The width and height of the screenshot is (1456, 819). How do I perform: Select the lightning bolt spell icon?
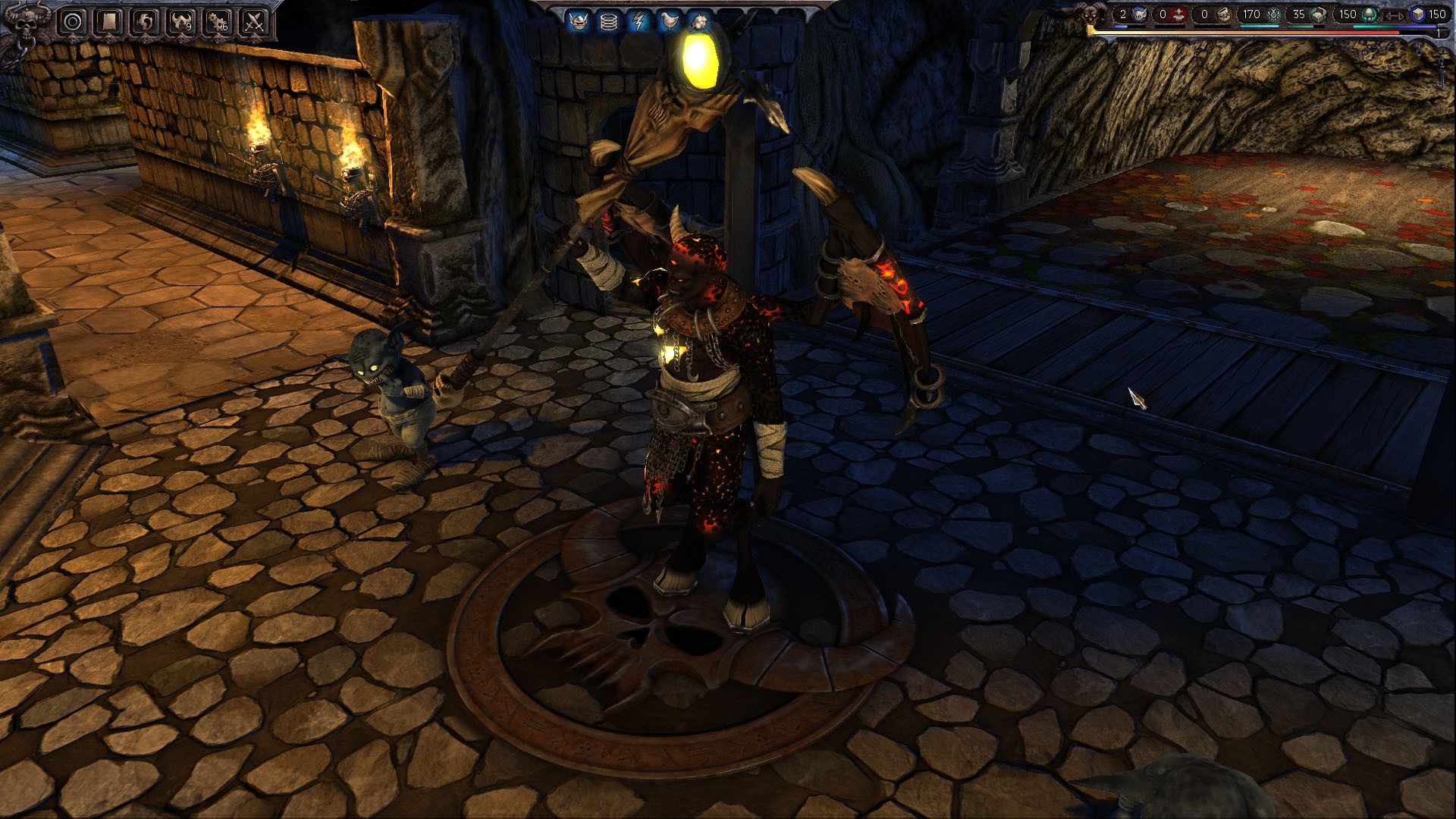coord(639,20)
